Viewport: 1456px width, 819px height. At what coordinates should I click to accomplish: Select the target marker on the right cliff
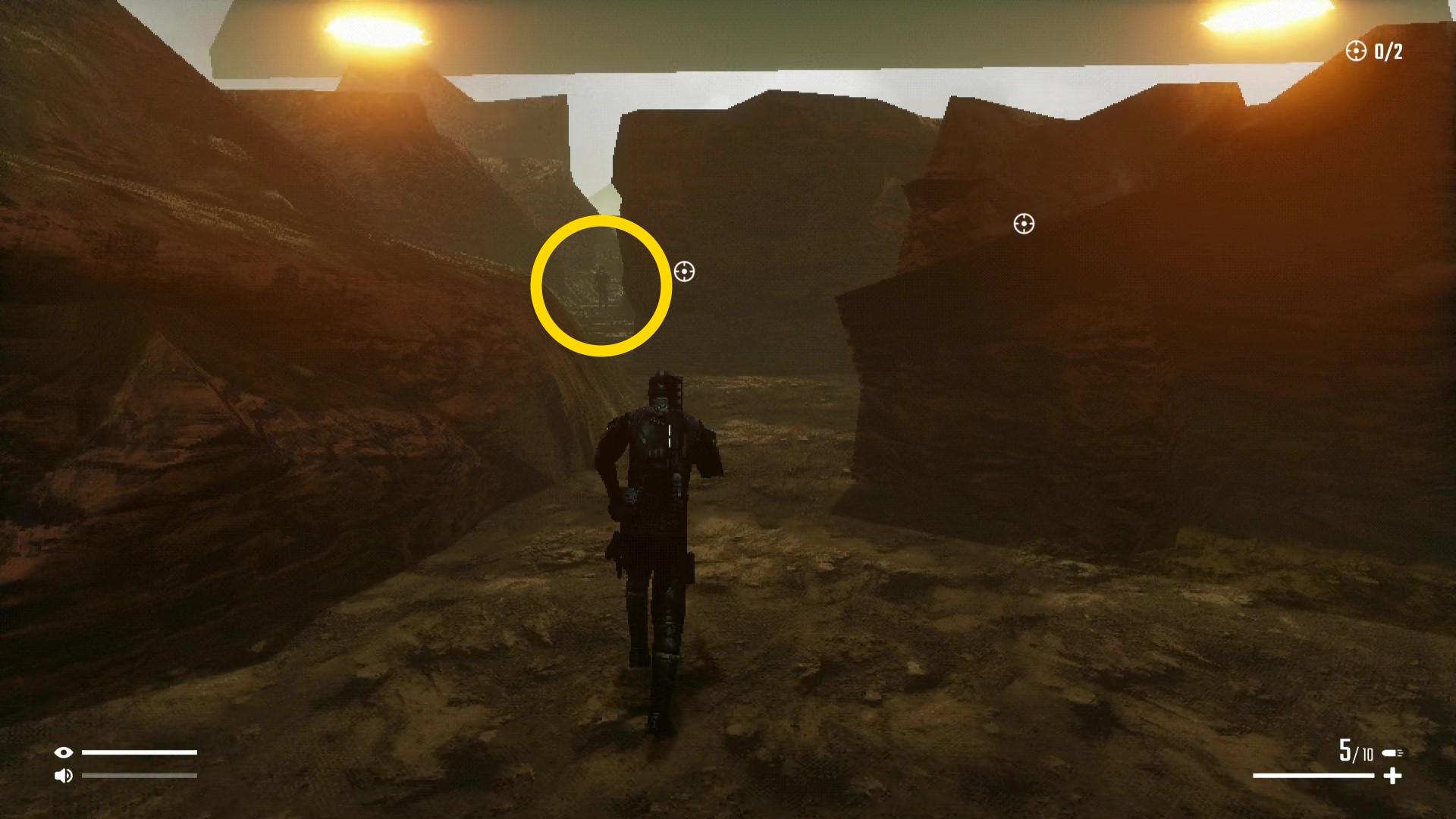pyautogui.click(x=1024, y=224)
